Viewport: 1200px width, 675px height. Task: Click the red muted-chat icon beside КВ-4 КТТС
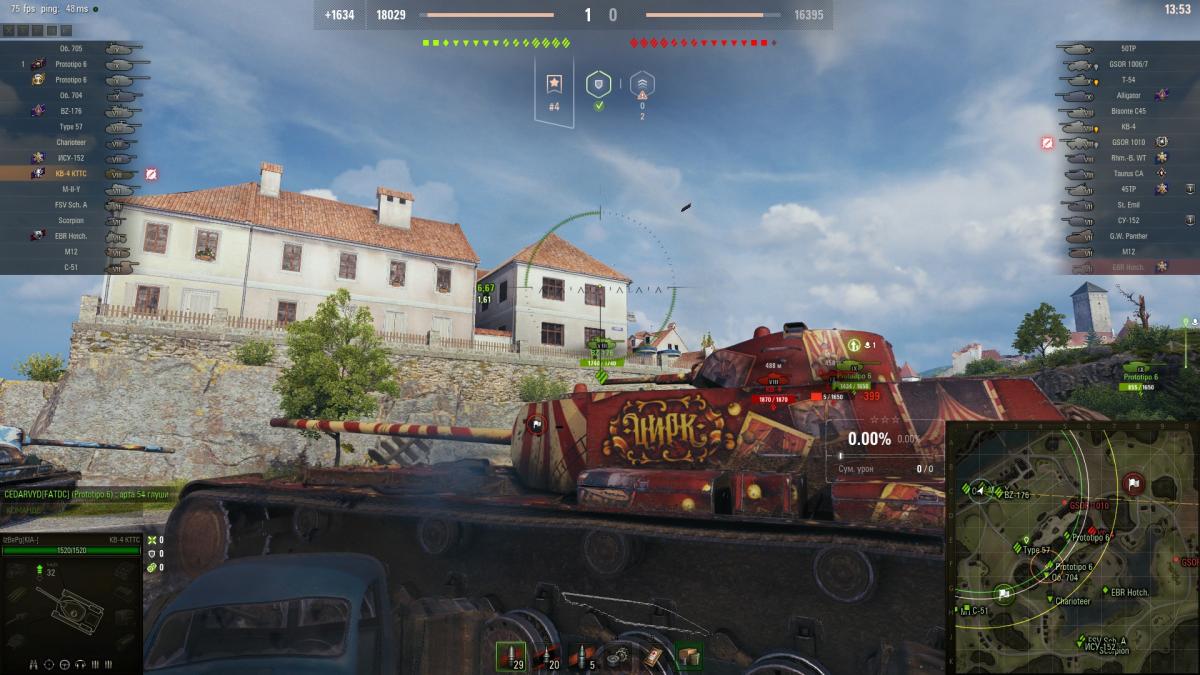point(151,174)
